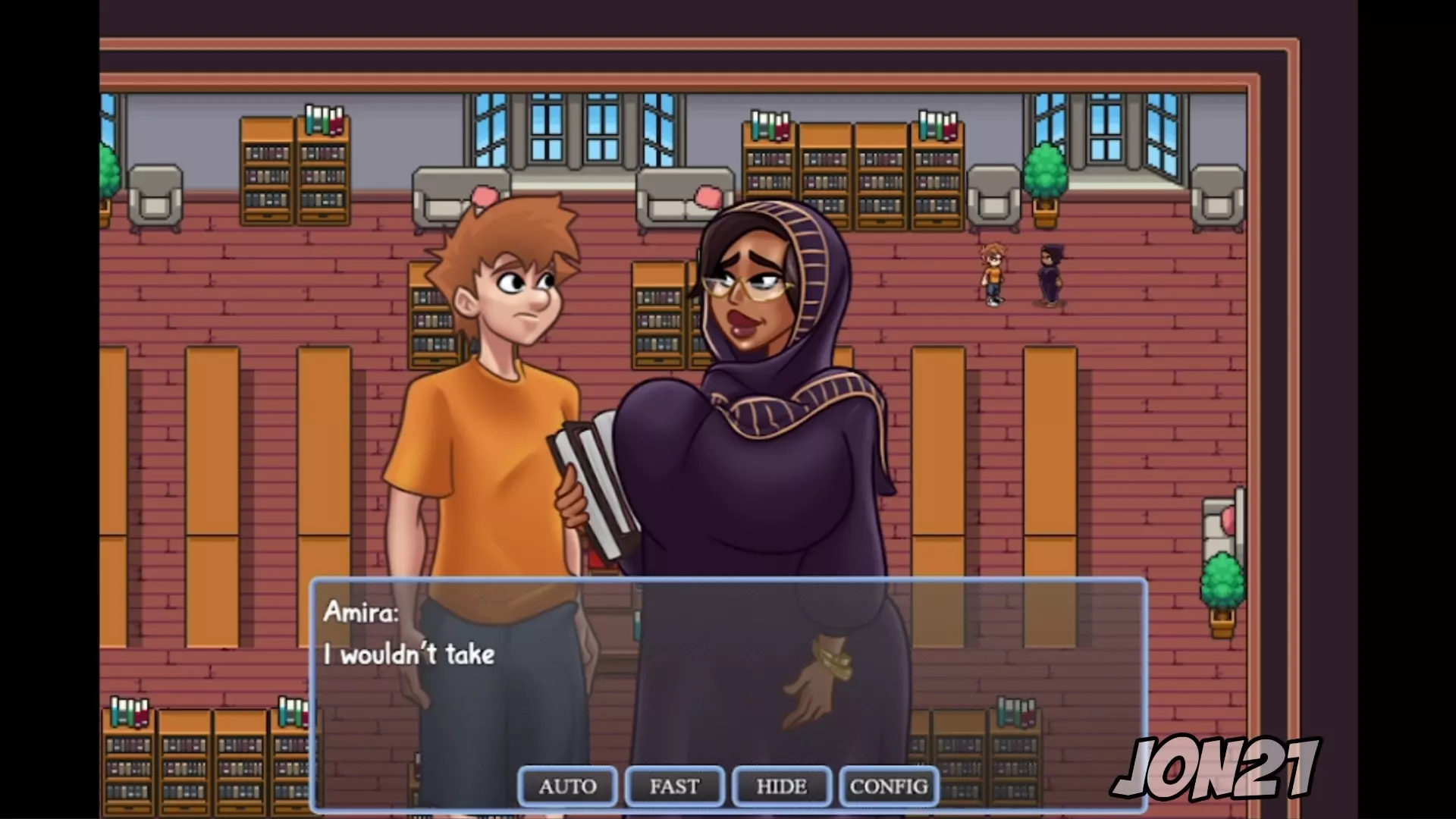This screenshot has width=1456, height=819.
Task: Hide the dialogue box with HIDE
Action: 781,786
